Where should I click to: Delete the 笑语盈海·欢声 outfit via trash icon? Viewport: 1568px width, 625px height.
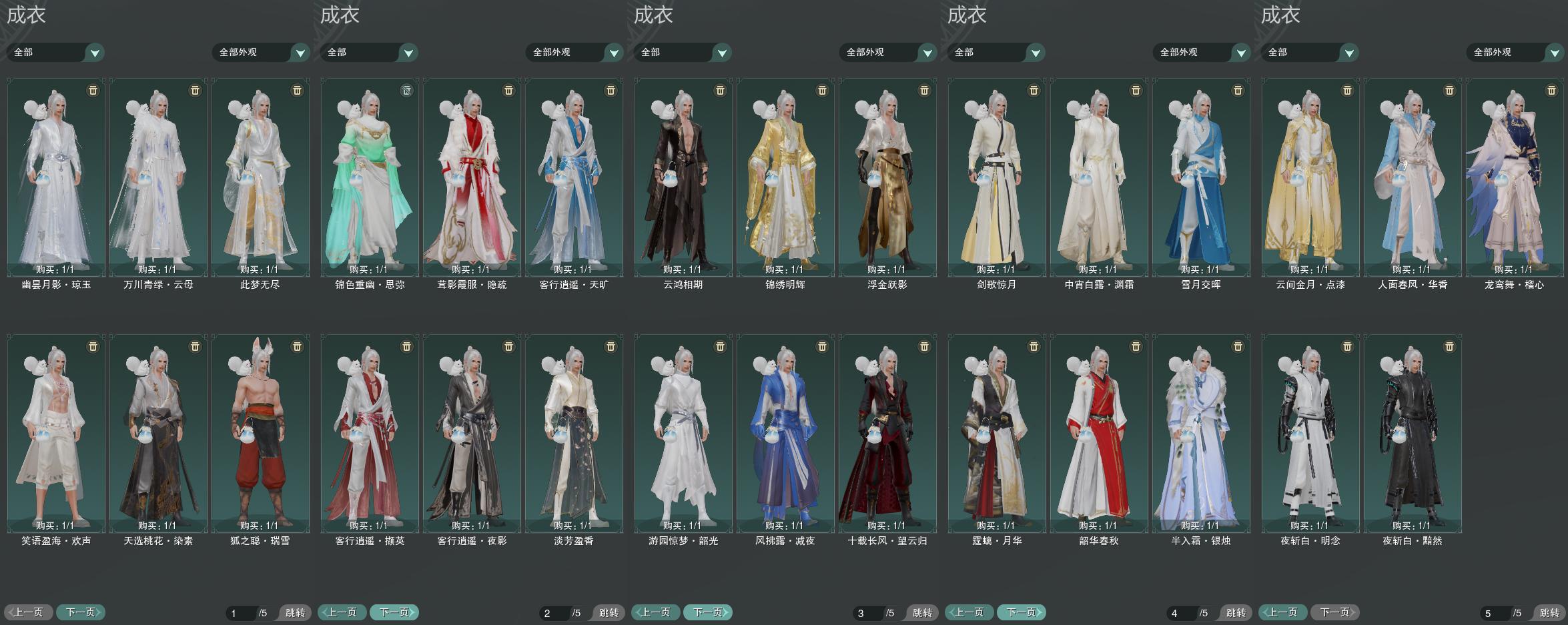93,346
